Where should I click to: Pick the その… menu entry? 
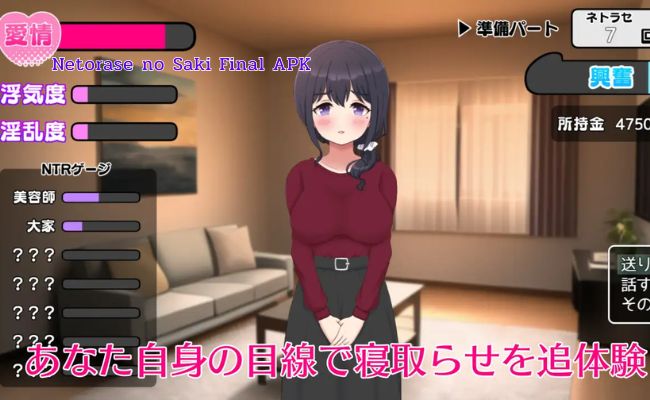[x=635, y=303]
